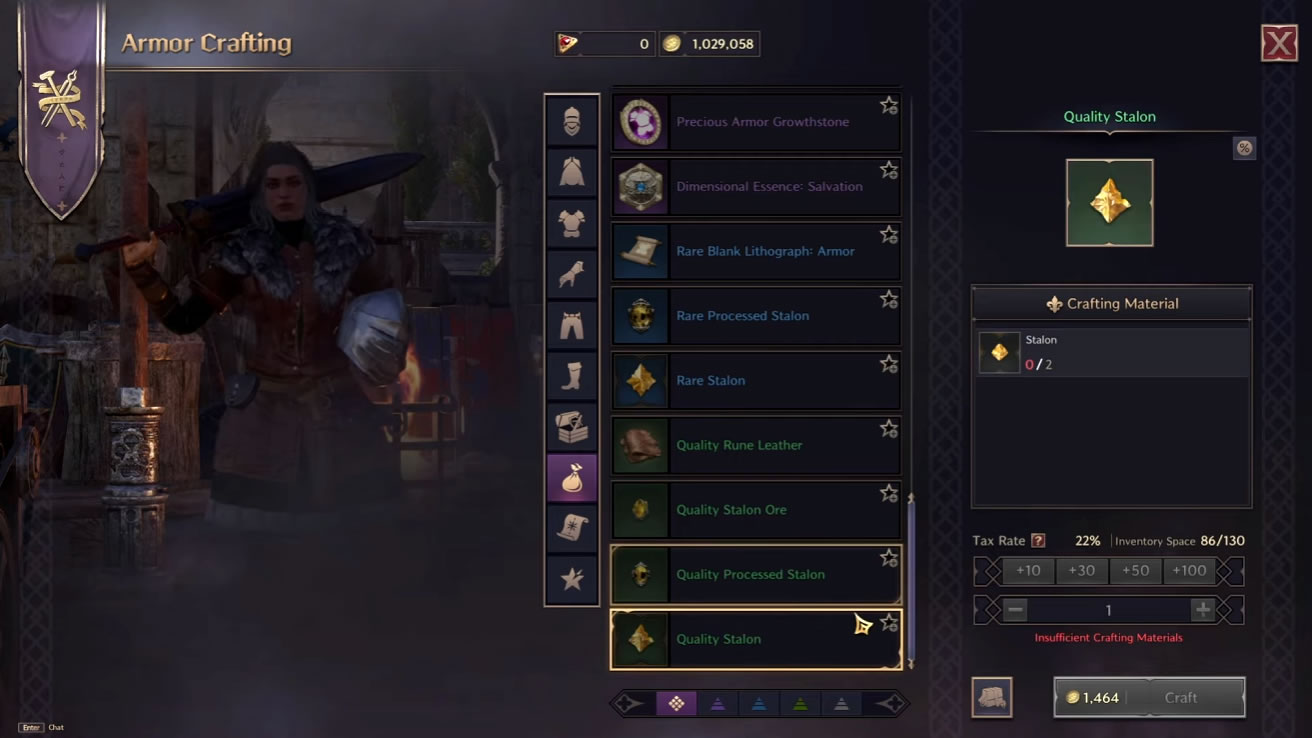Switch to the purple rarity filter tab
The height and width of the screenshot is (738, 1312).
point(718,703)
